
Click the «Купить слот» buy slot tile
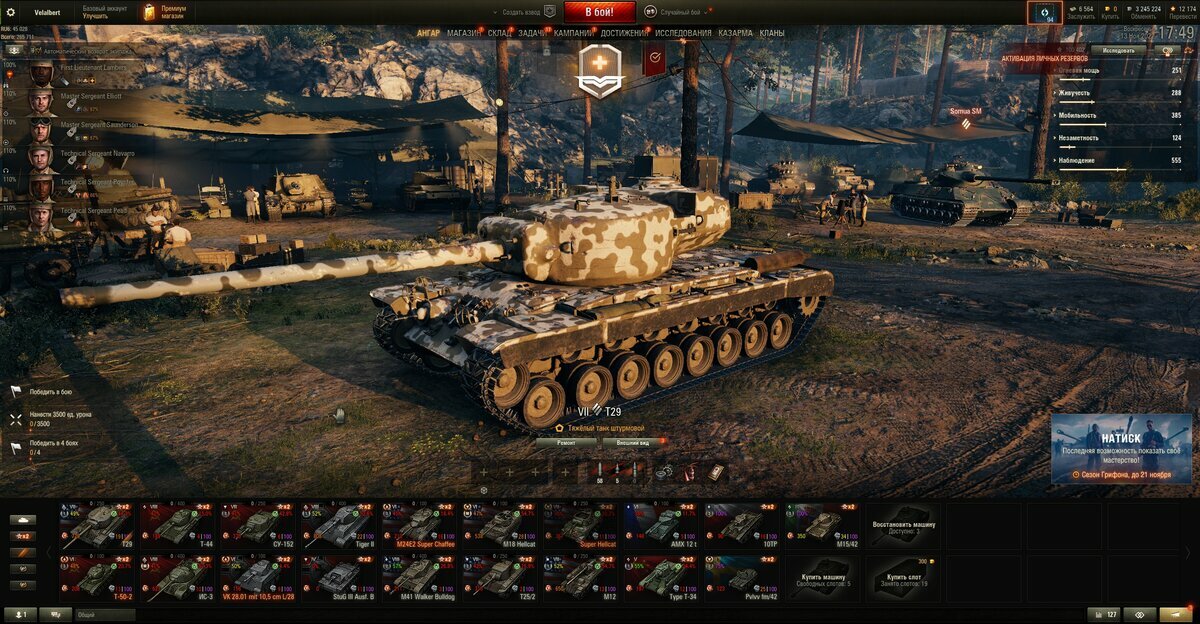(902, 577)
